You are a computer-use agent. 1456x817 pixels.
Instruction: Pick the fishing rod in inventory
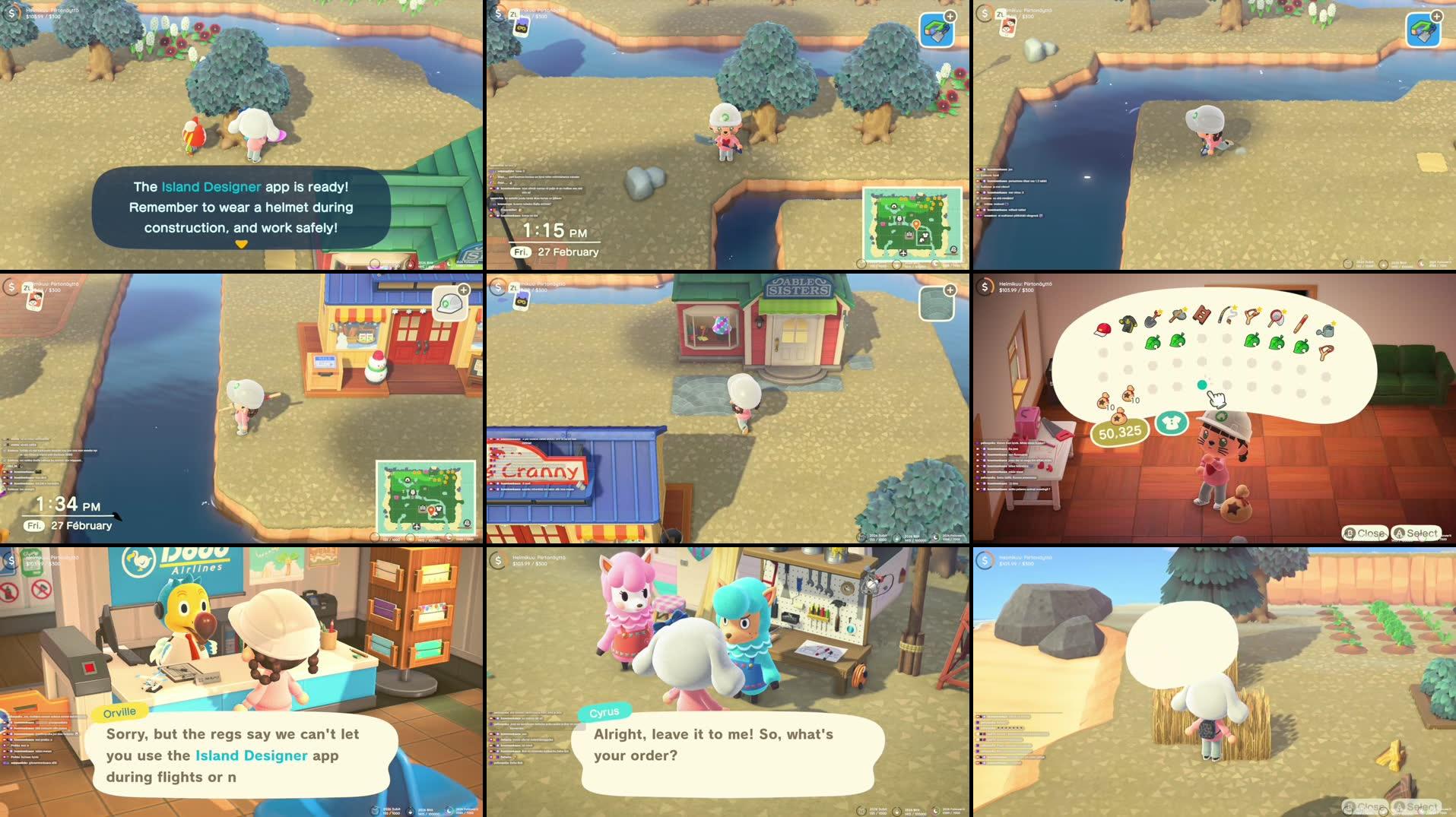pyautogui.click(x=1227, y=314)
